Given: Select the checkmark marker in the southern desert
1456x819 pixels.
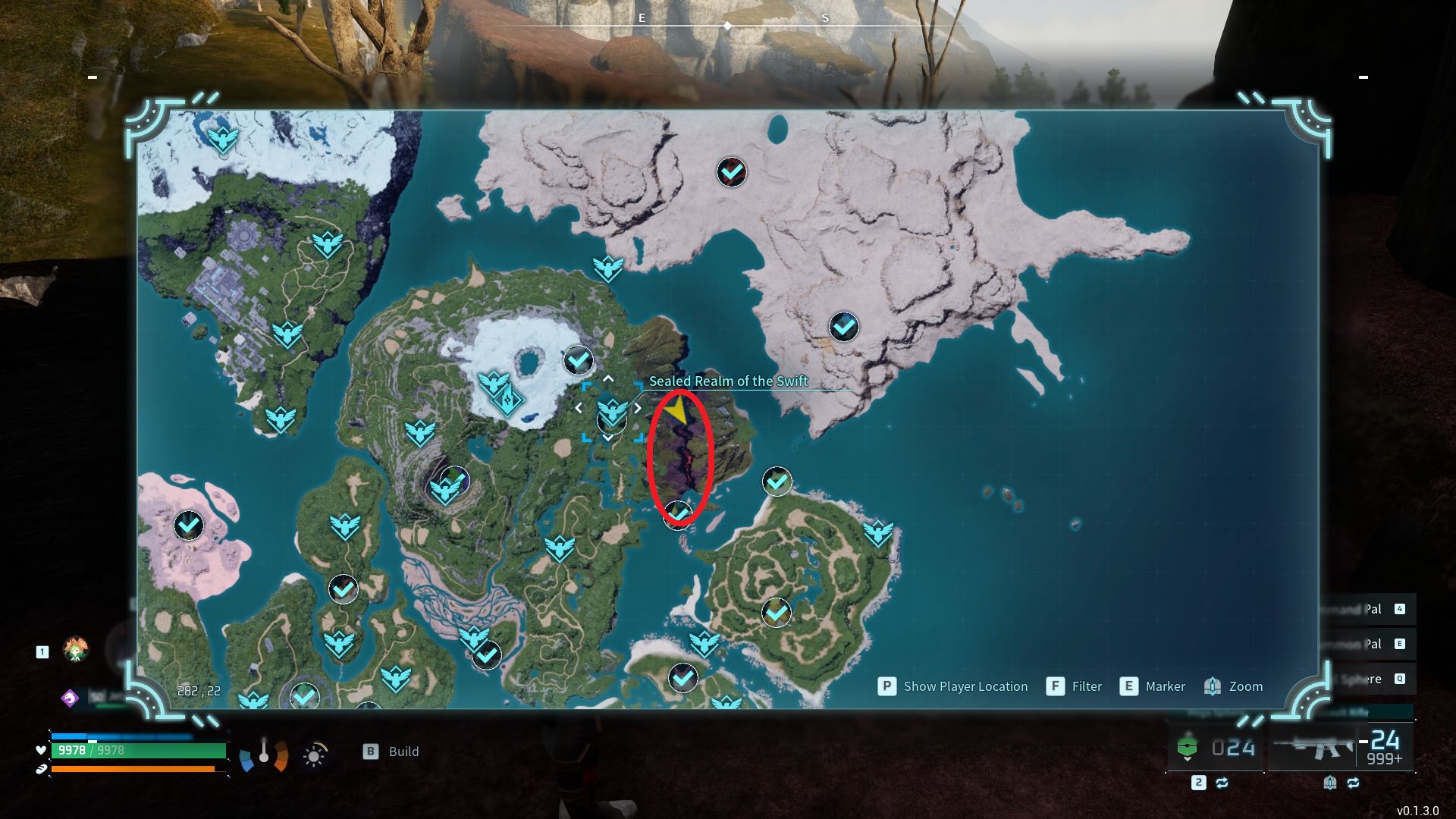Looking at the screenshot, I should (x=843, y=327).
